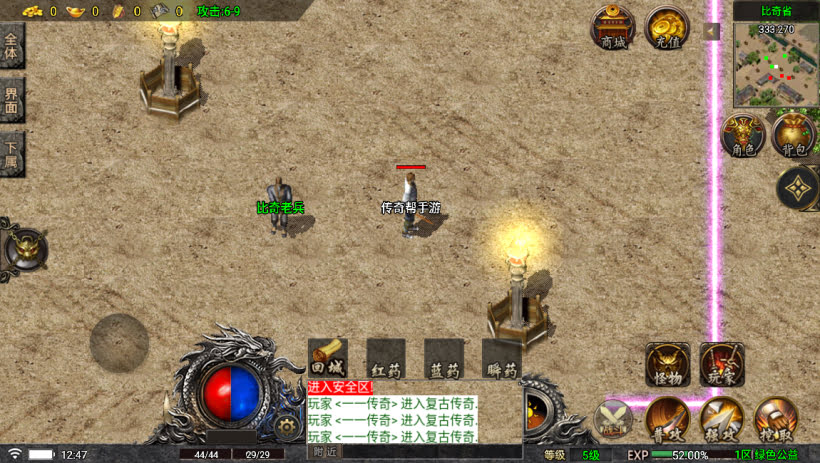Open the 商城 shop
The width and height of the screenshot is (820, 463).
(613, 28)
